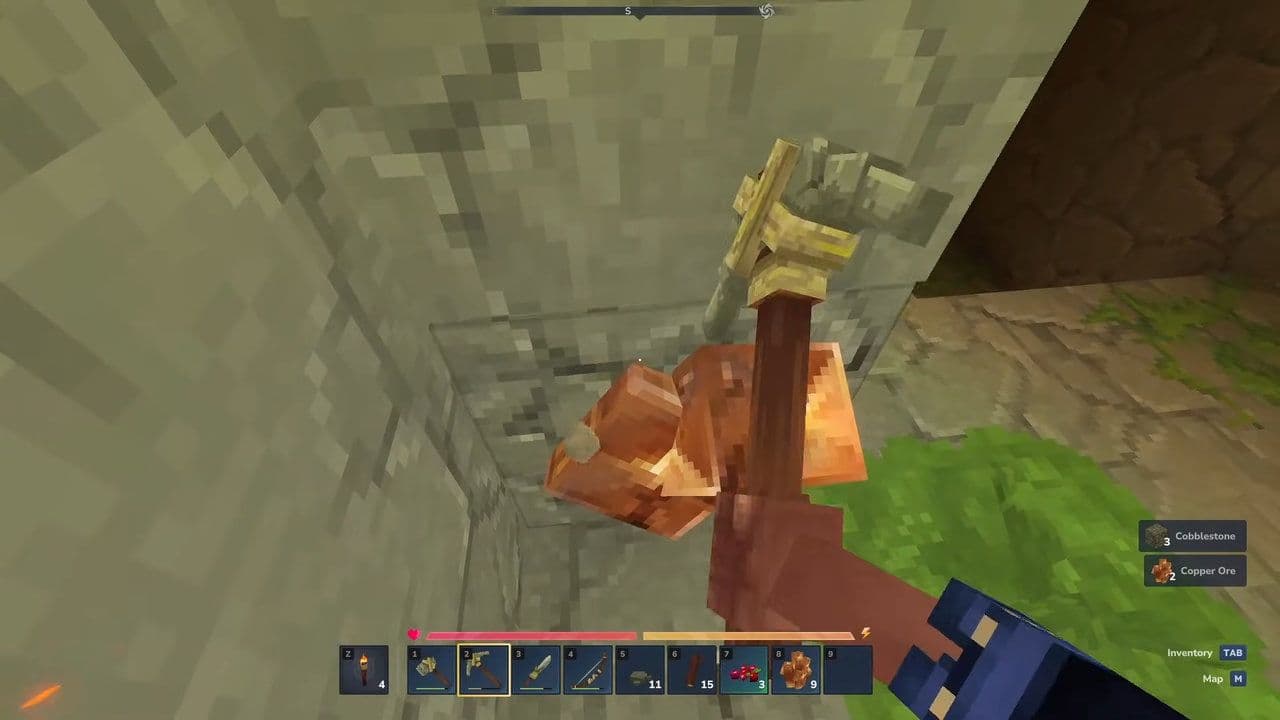Image resolution: width=1280 pixels, height=720 pixels.
Task: Click the empty hotbar slot 9
Action: tap(853, 668)
